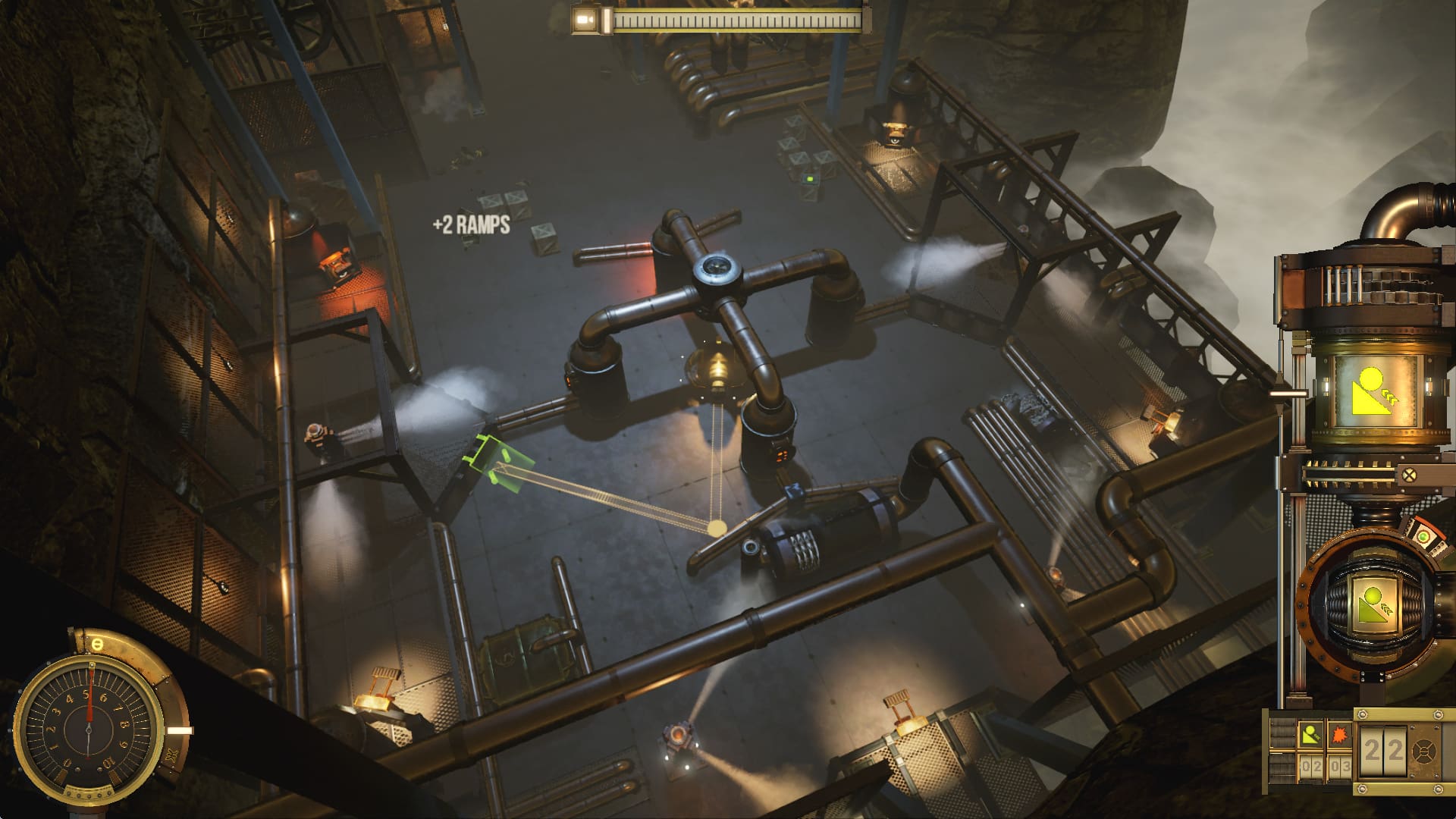Click the yellow ramp counter icon above the 02 reel
This screenshot has height=819, width=1456.
(x=1311, y=735)
